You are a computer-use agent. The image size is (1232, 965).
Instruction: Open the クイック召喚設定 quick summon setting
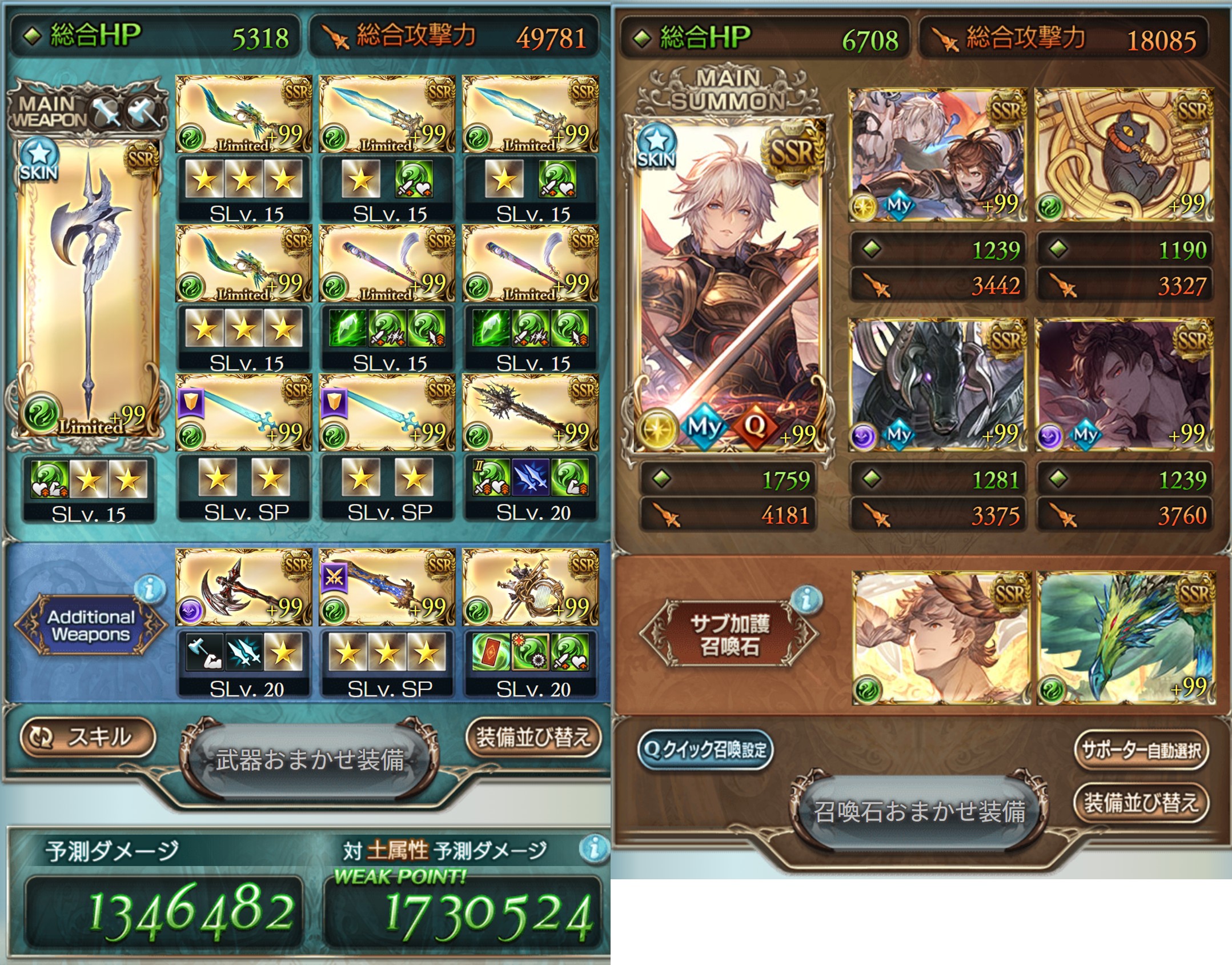click(705, 750)
